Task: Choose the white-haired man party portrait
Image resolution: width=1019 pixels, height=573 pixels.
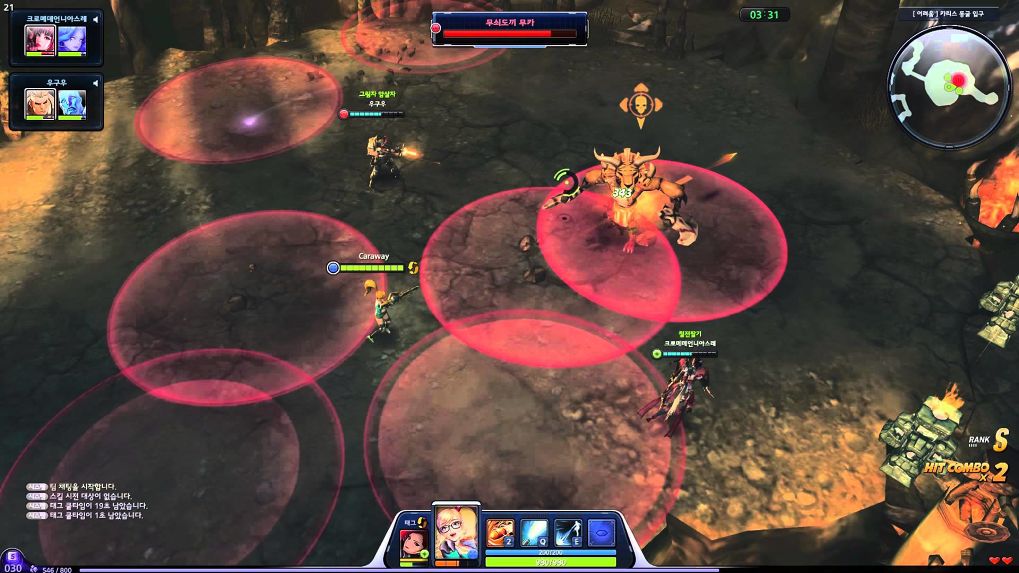Action: point(39,103)
